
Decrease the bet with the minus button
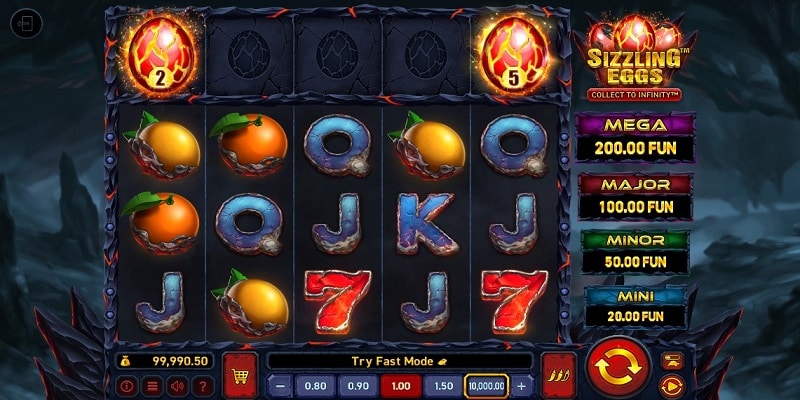click(x=280, y=386)
